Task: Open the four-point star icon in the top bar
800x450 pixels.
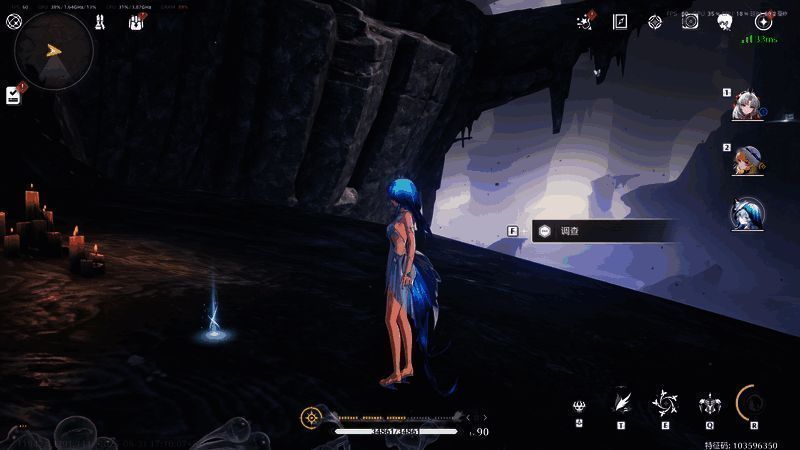Action: click(763, 21)
